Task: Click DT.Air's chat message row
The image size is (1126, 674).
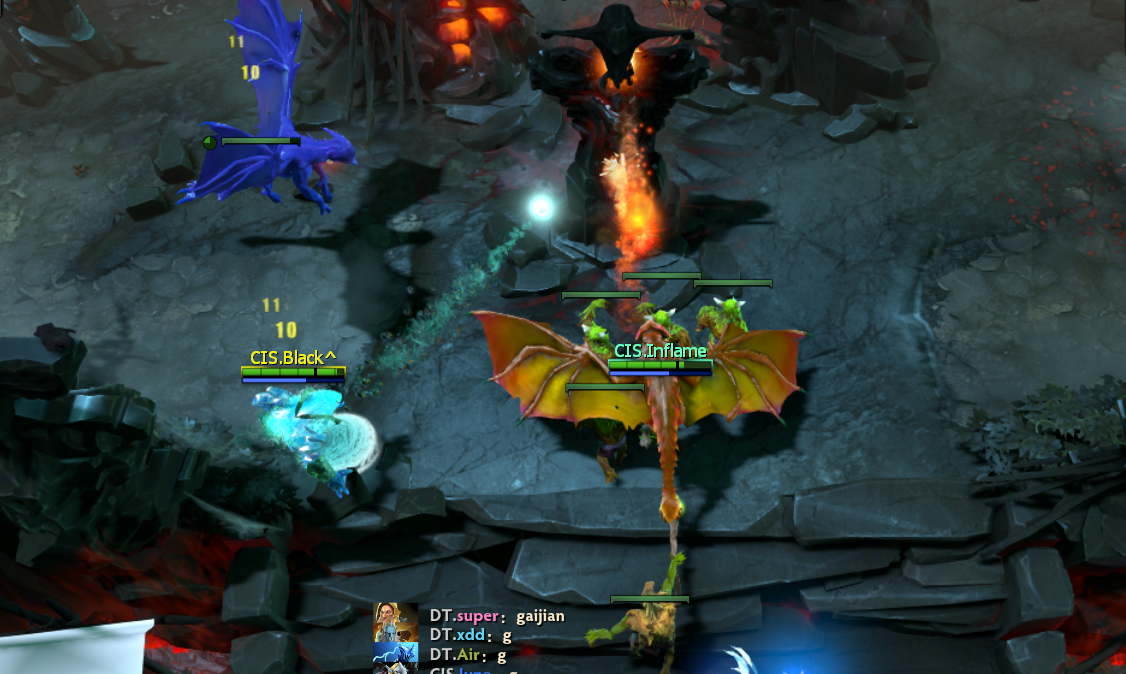Action: pos(468,655)
